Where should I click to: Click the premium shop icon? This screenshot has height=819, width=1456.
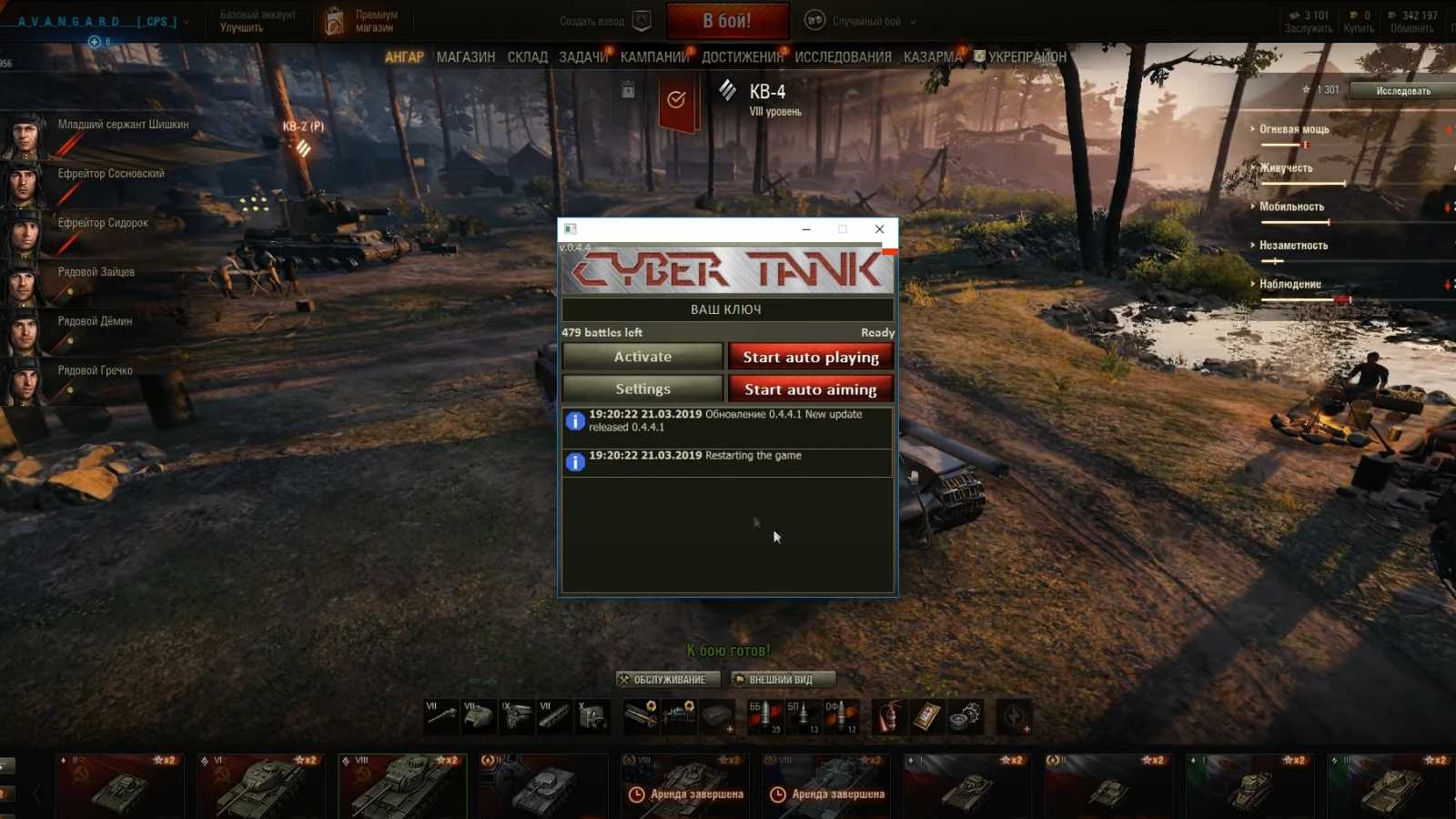(335, 18)
